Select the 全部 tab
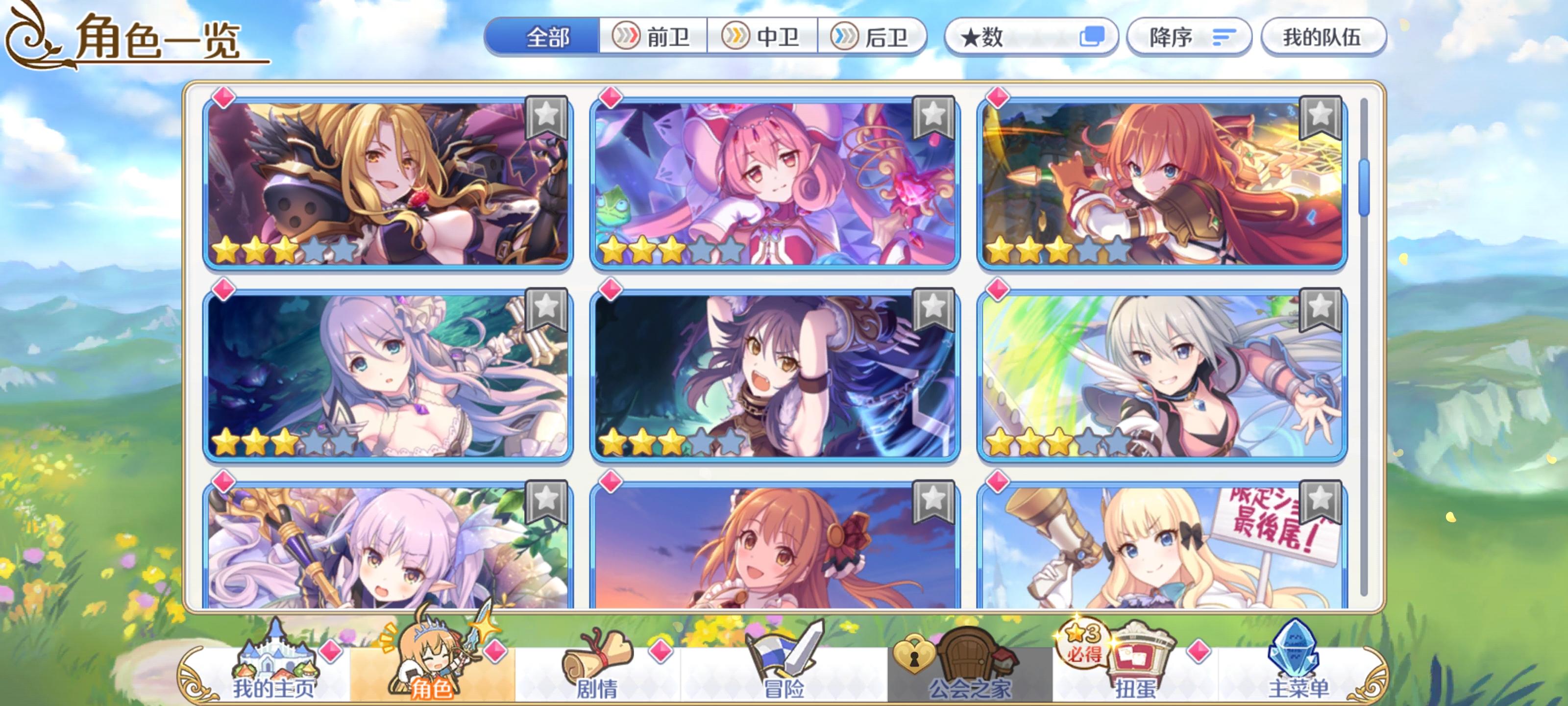The height and width of the screenshot is (706, 1568). (547, 37)
